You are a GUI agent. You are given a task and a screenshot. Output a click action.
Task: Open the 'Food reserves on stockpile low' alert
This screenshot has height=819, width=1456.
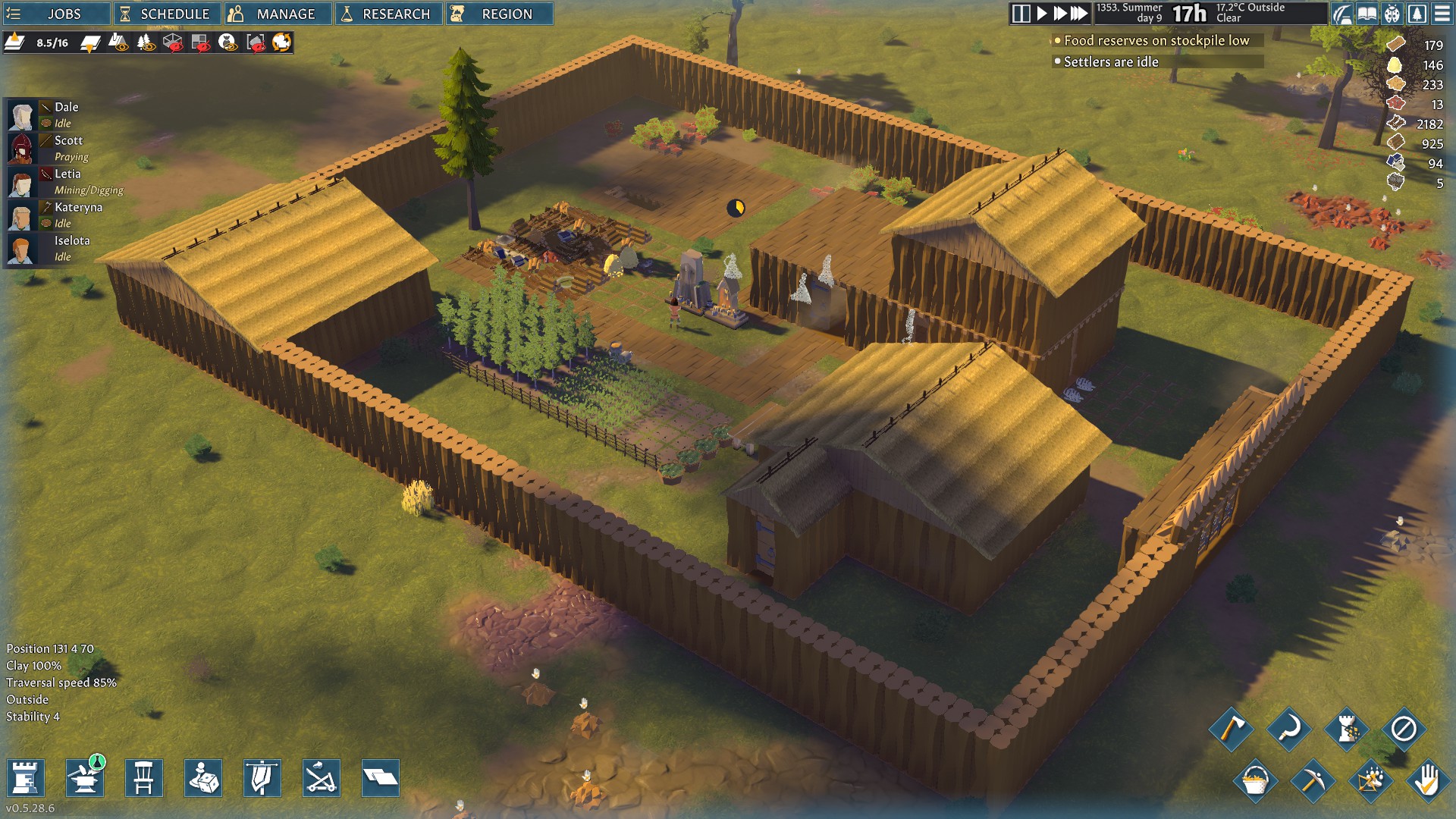coord(1156,41)
